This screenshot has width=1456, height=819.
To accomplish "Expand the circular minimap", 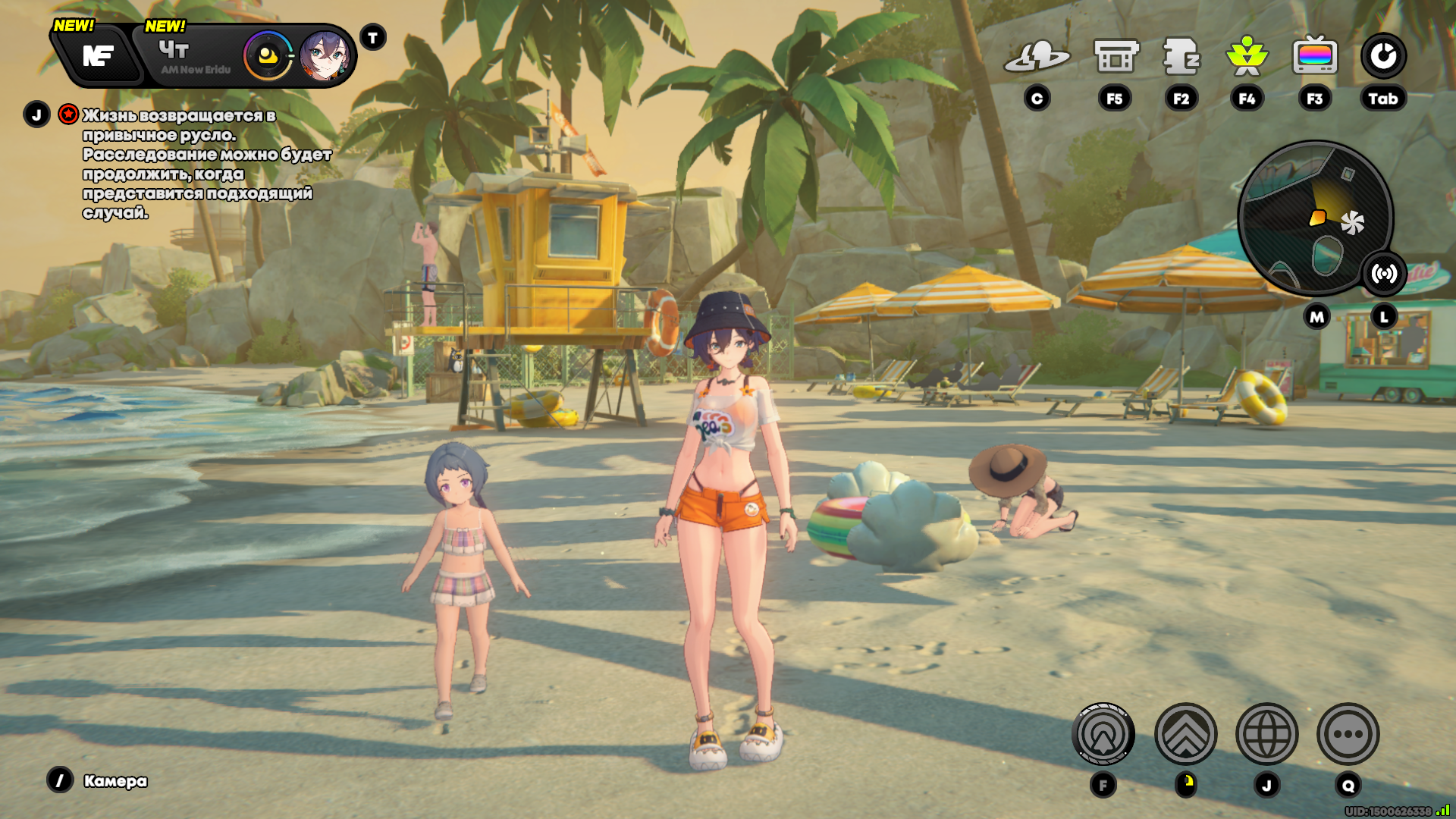I will [x=1313, y=218].
